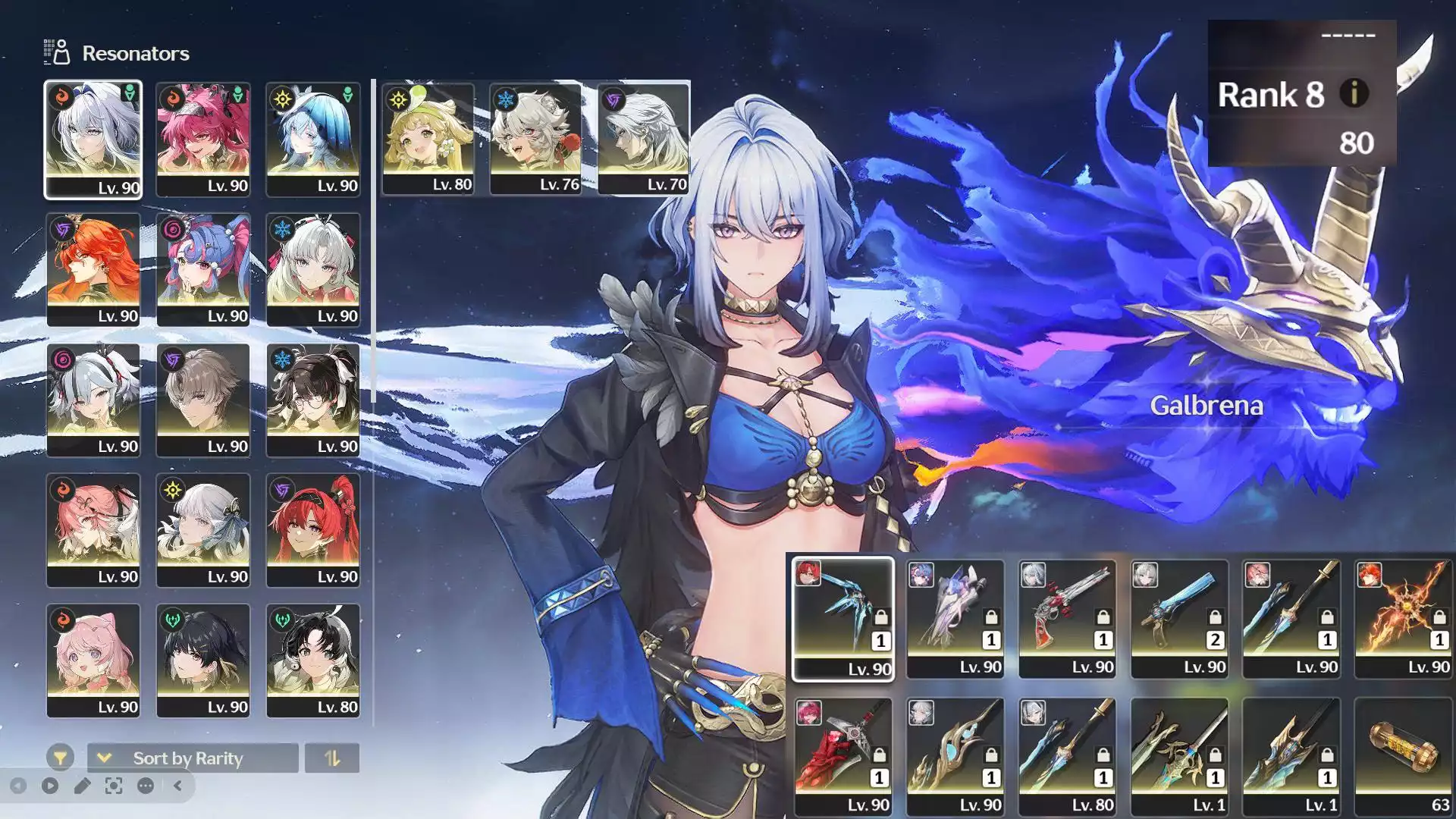Select the resonator wearing glasses
This screenshot has height=819, width=1456.
point(313,400)
